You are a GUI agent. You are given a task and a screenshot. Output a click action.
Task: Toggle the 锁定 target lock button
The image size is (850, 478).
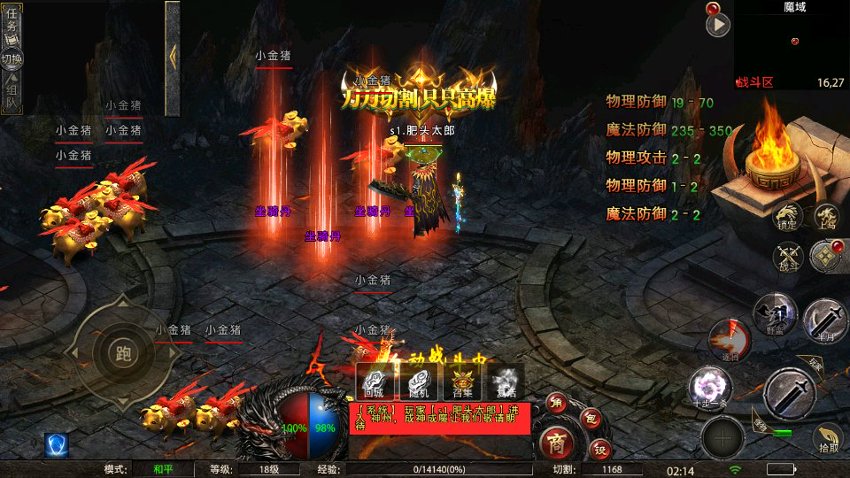788,218
